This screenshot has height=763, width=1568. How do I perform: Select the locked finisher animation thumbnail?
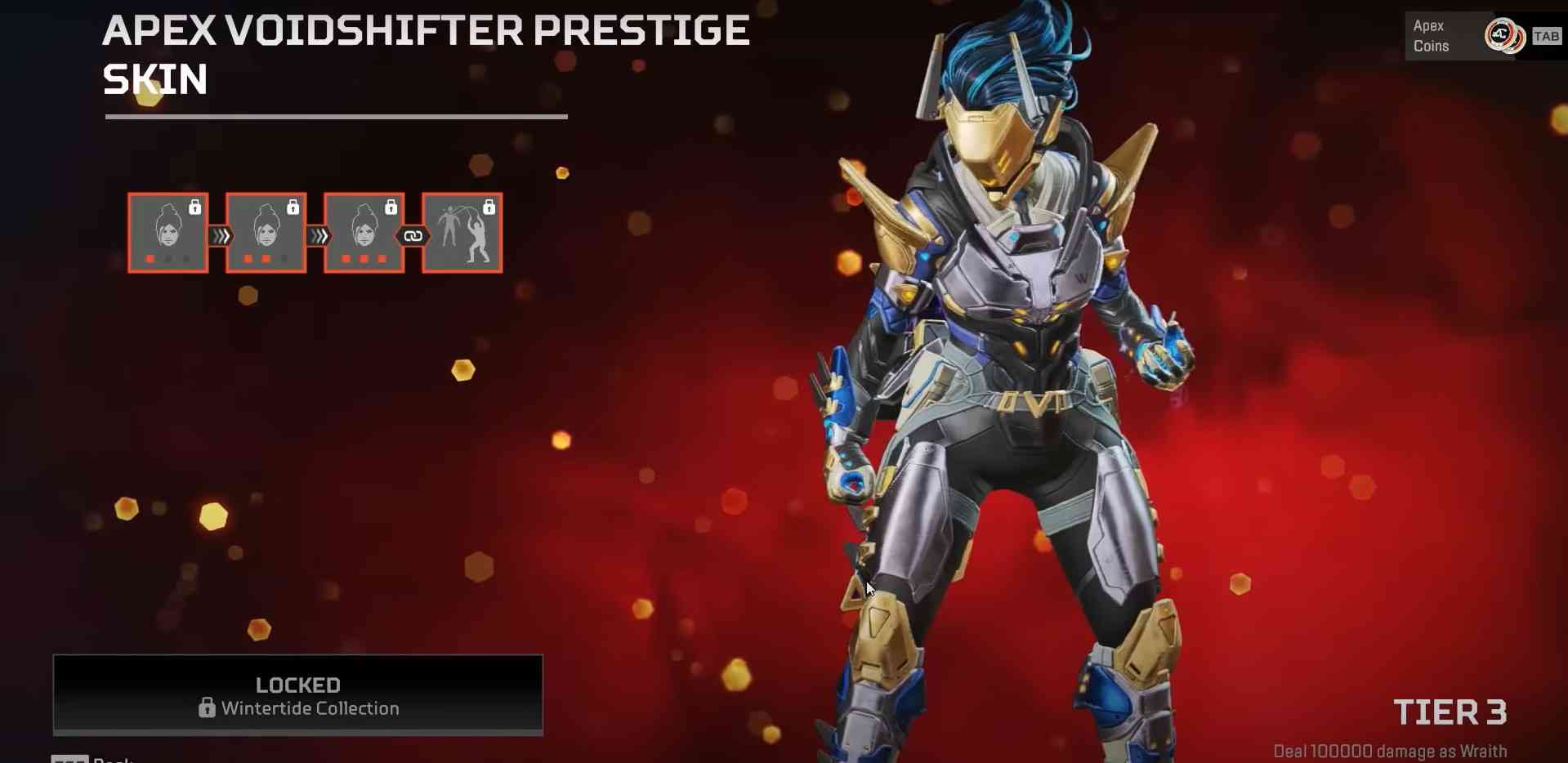pyautogui.click(x=462, y=233)
